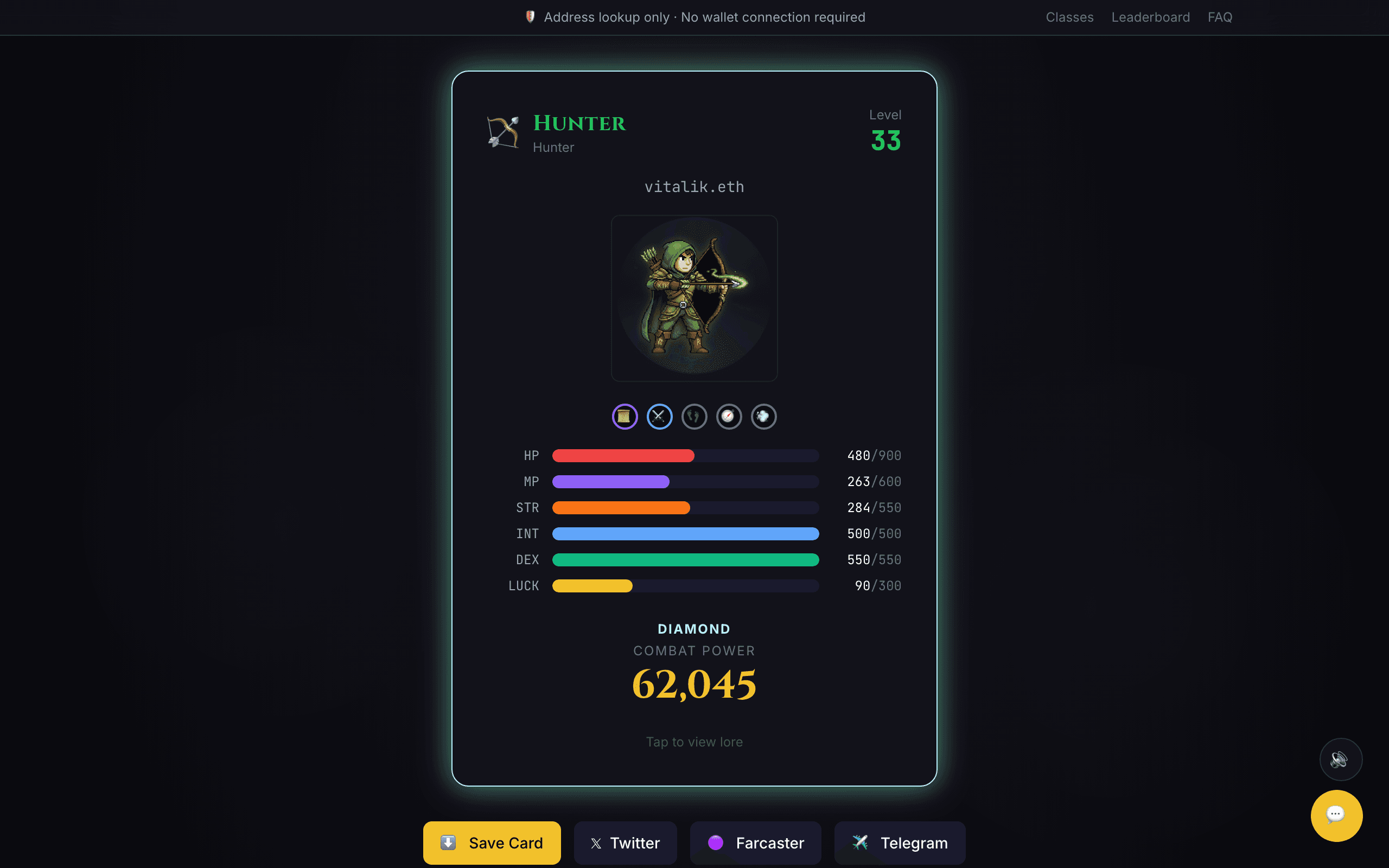Screen dimensions: 1389x868
Task: Toggle the sound mute speaker control
Action: 1341,759
